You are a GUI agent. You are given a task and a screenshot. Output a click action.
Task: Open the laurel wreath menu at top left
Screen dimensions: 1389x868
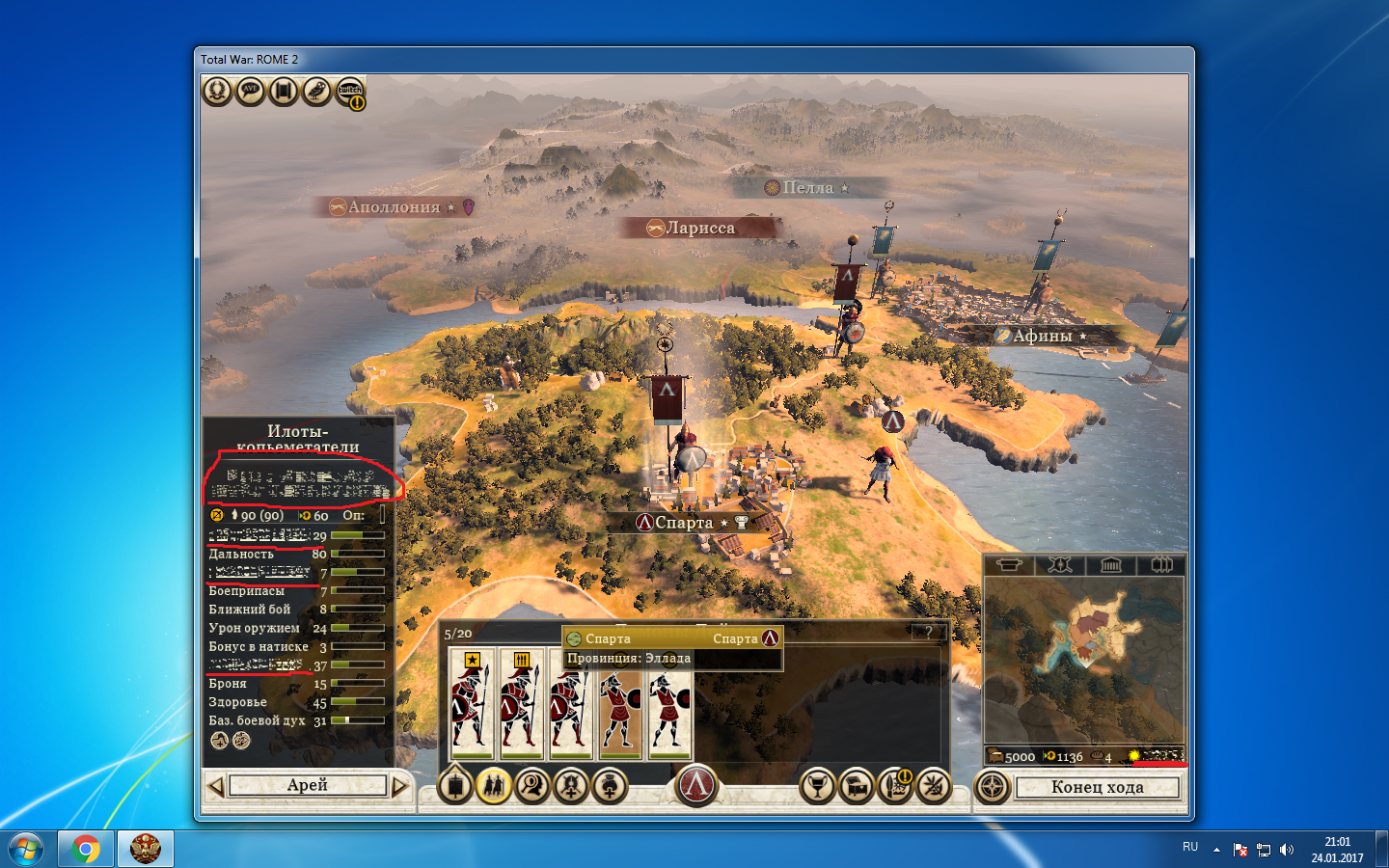217,91
